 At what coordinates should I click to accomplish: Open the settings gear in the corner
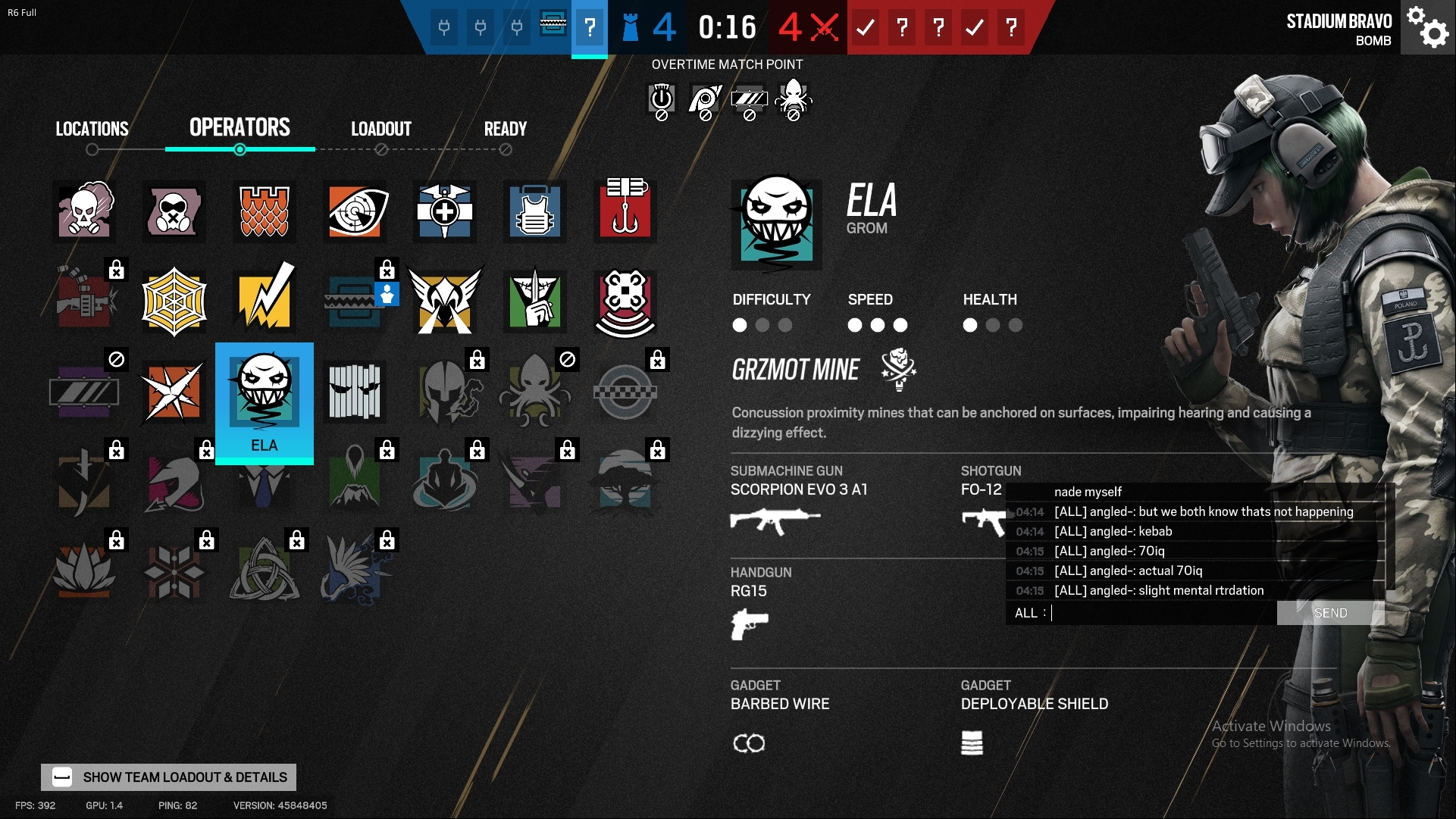(x=1428, y=28)
